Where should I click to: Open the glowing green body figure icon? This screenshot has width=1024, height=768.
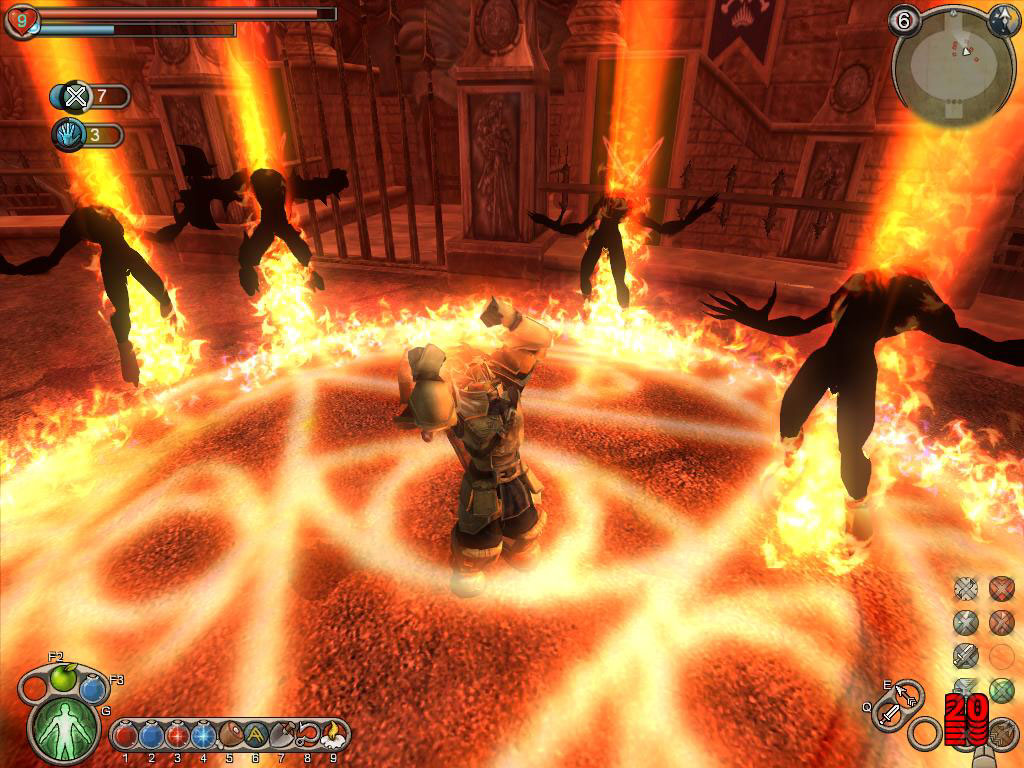point(64,730)
